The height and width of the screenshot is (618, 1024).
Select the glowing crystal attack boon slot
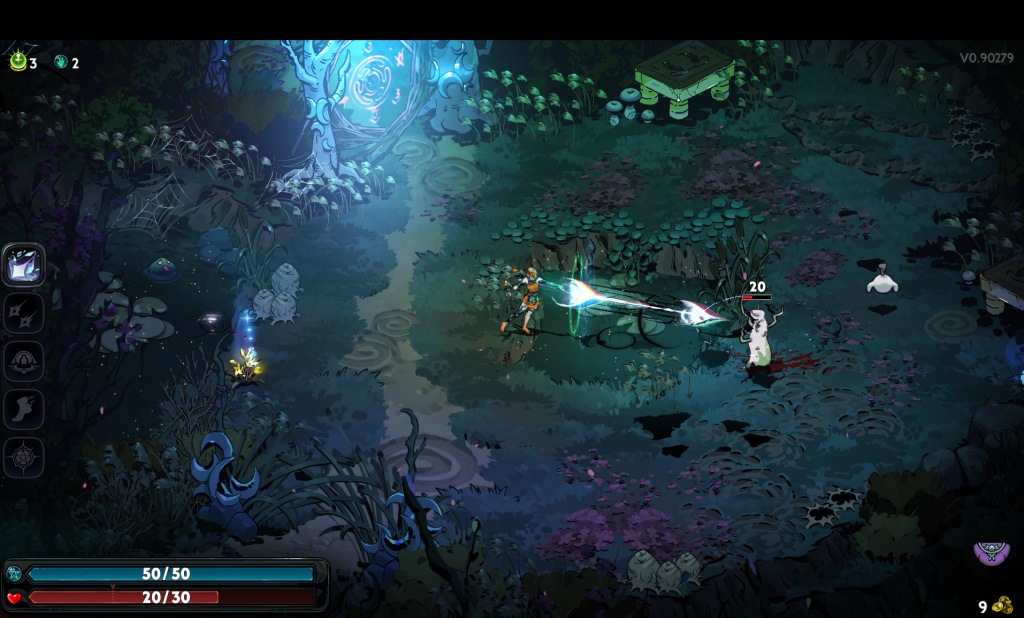click(23, 265)
